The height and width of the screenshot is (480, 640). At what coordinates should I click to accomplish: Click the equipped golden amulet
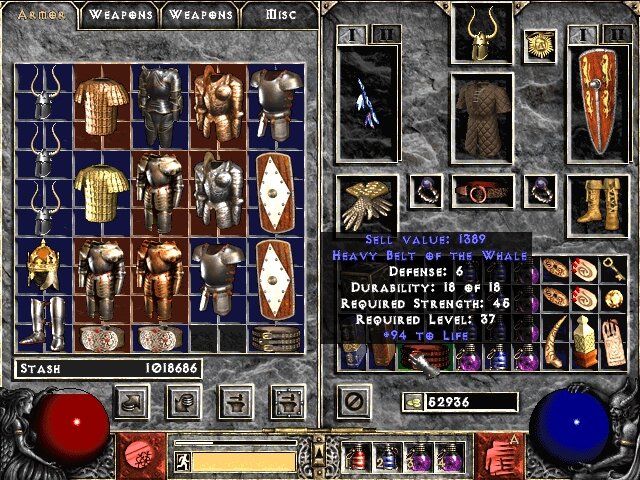coord(540,45)
